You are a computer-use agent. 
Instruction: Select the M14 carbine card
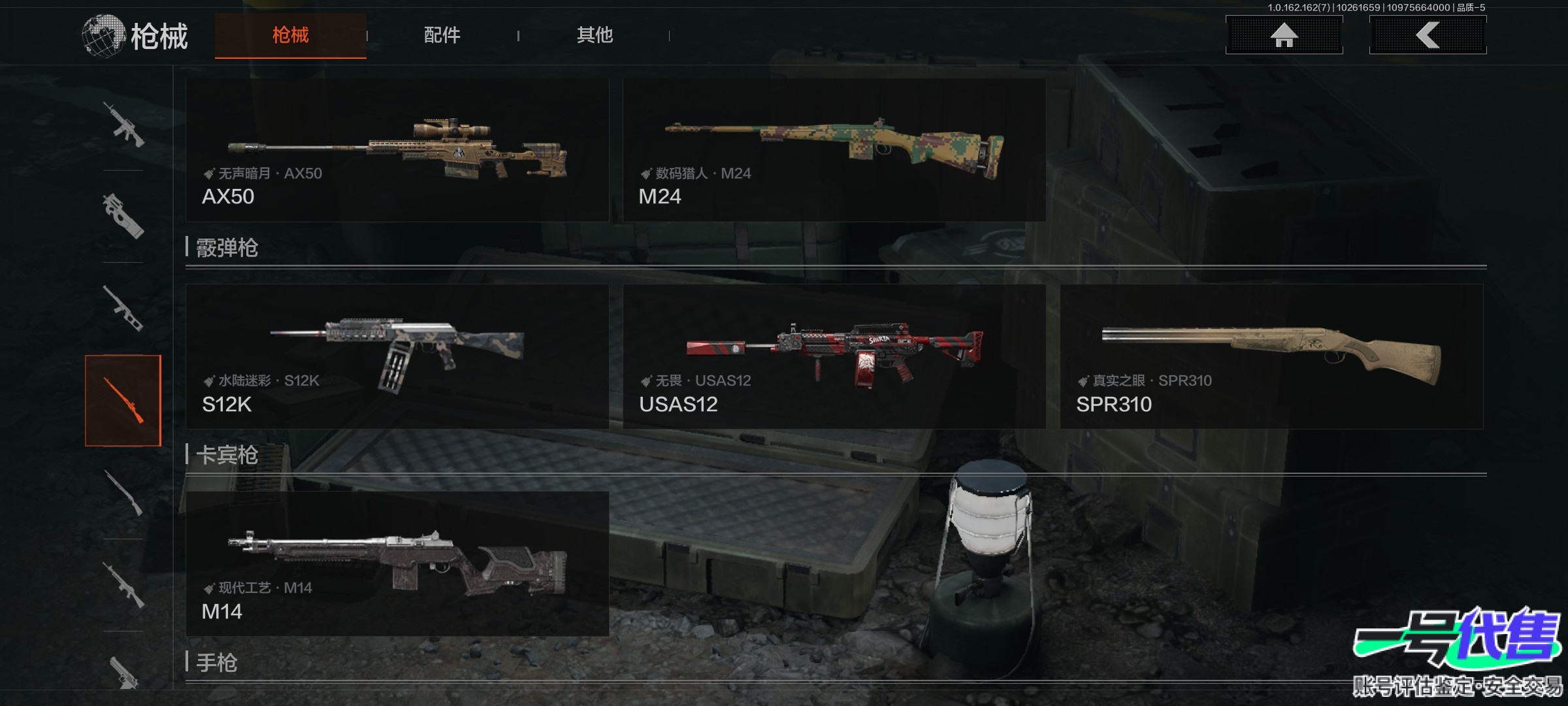coord(397,564)
